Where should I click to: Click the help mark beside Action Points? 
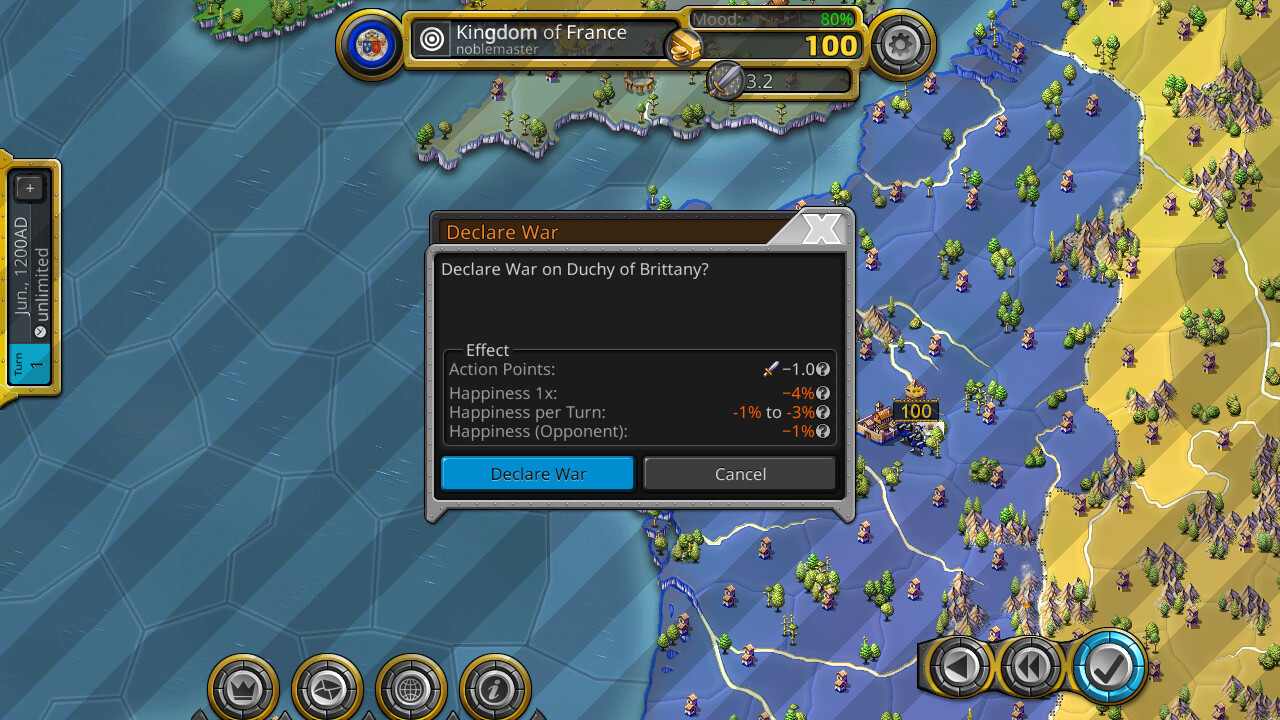click(821, 369)
